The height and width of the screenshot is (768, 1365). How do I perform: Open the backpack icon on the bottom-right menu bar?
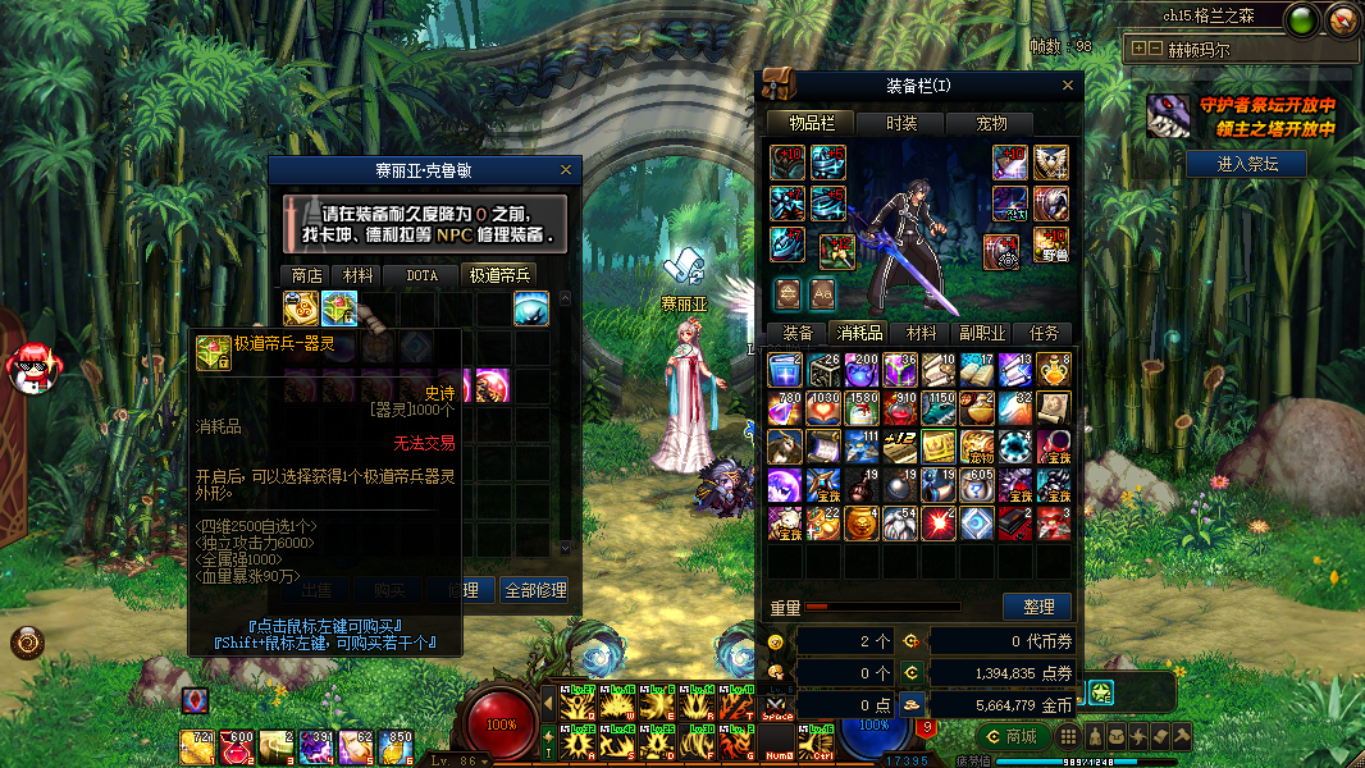1117,738
